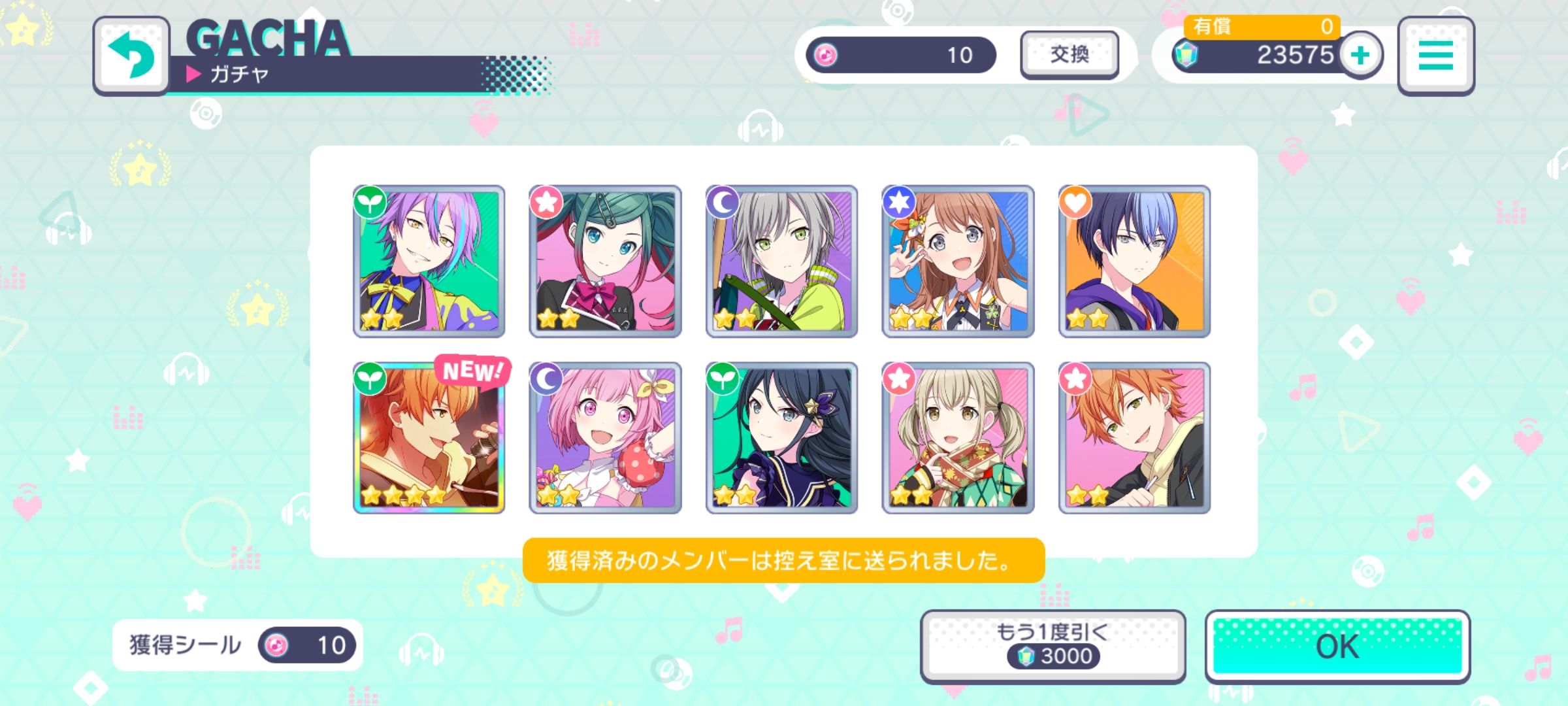The image size is (1568, 706).
Task: View the NEW four-star orange-haired singer card
Action: 429,438
